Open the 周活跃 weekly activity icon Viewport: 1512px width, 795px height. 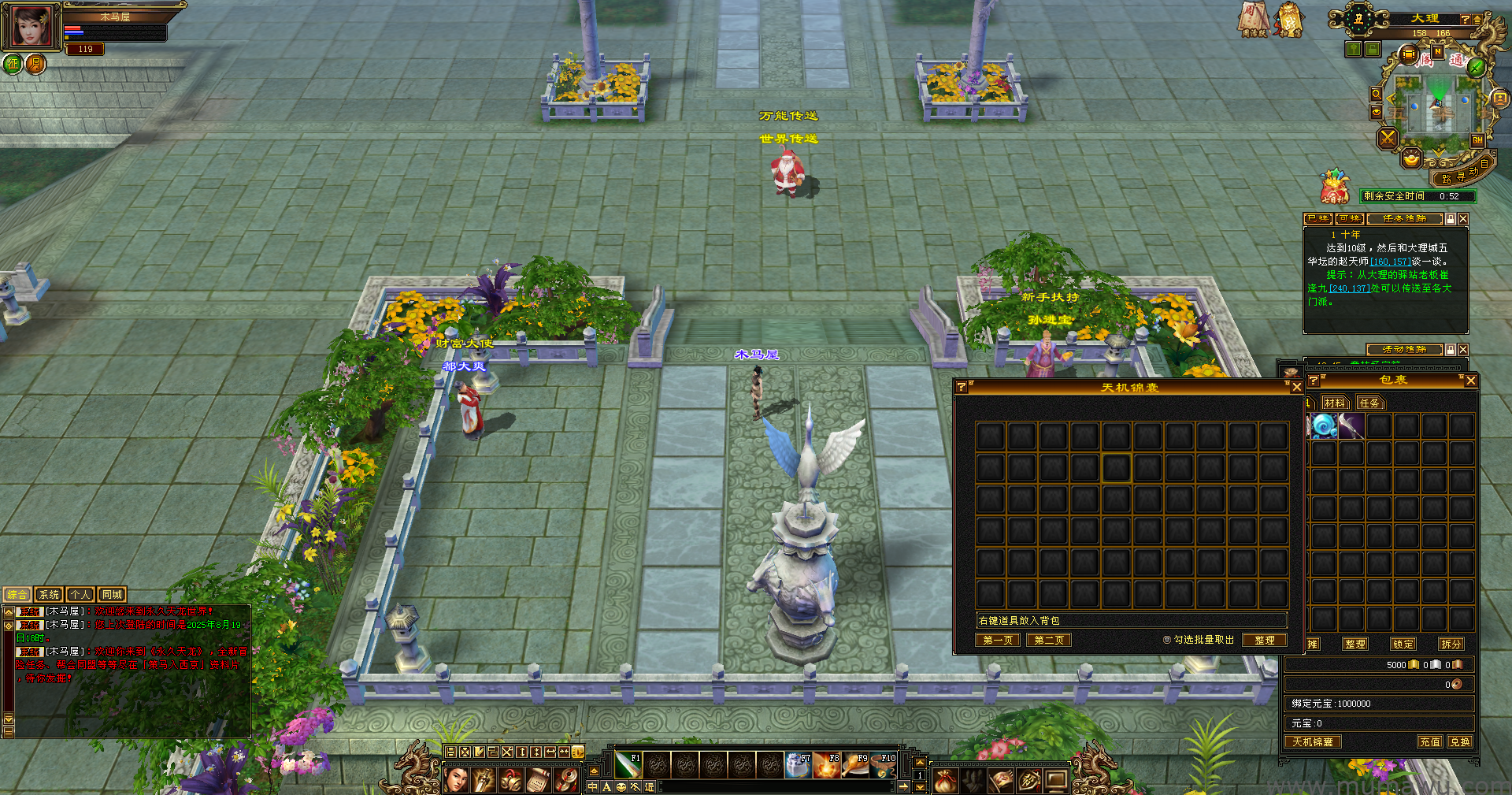(x=1254, y=19)
